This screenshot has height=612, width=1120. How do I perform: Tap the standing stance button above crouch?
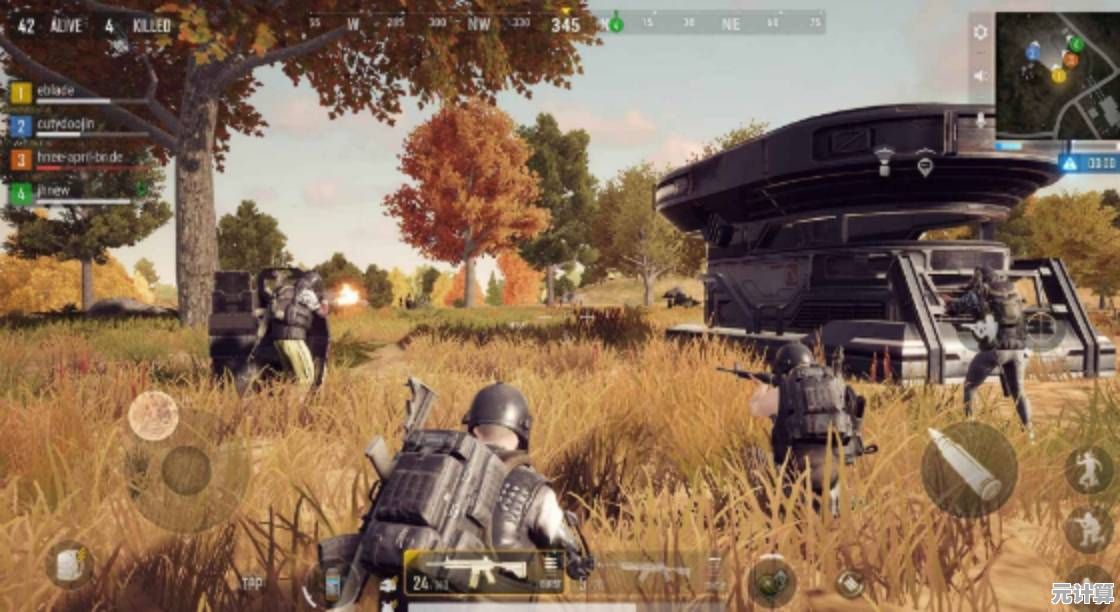tap(1088, 468)
